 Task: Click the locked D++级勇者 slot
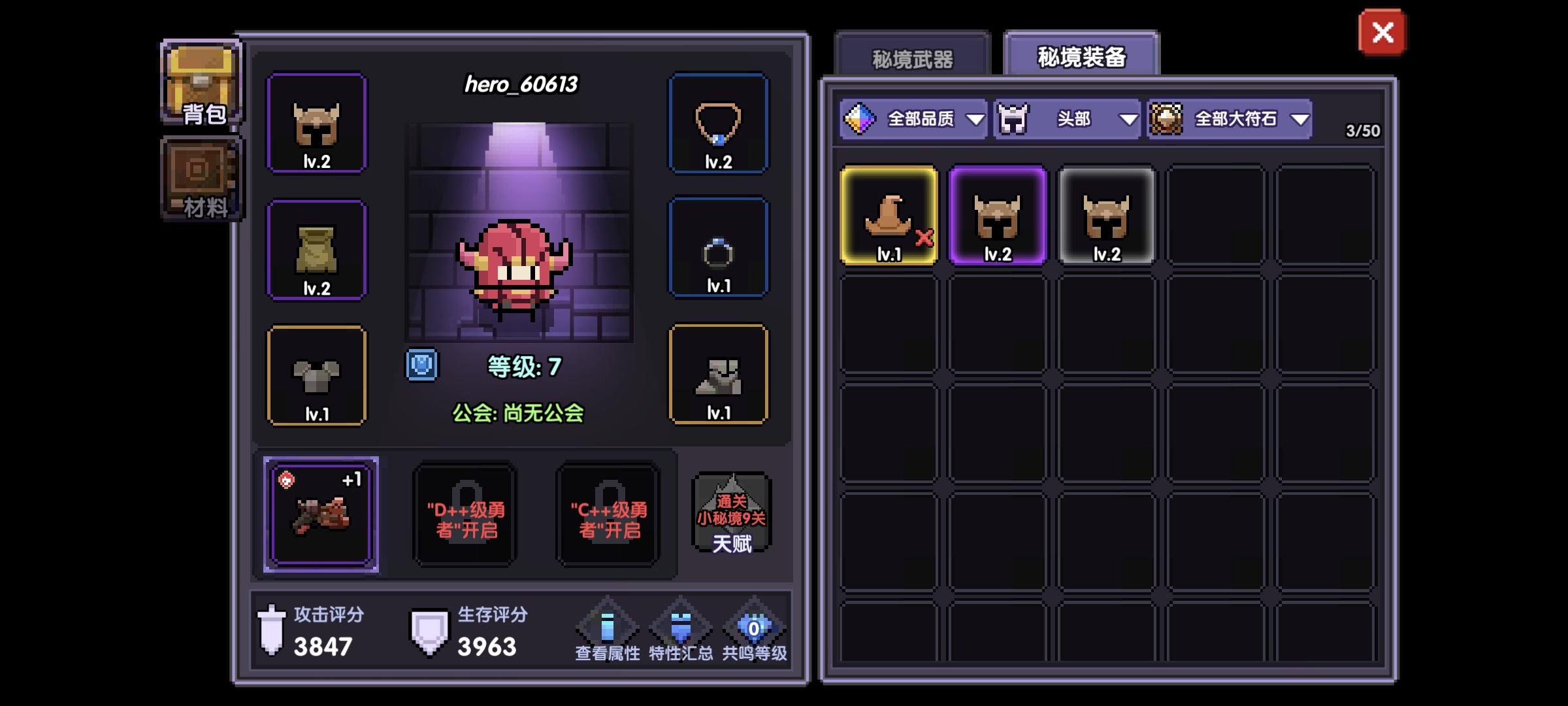click(464, 516)
